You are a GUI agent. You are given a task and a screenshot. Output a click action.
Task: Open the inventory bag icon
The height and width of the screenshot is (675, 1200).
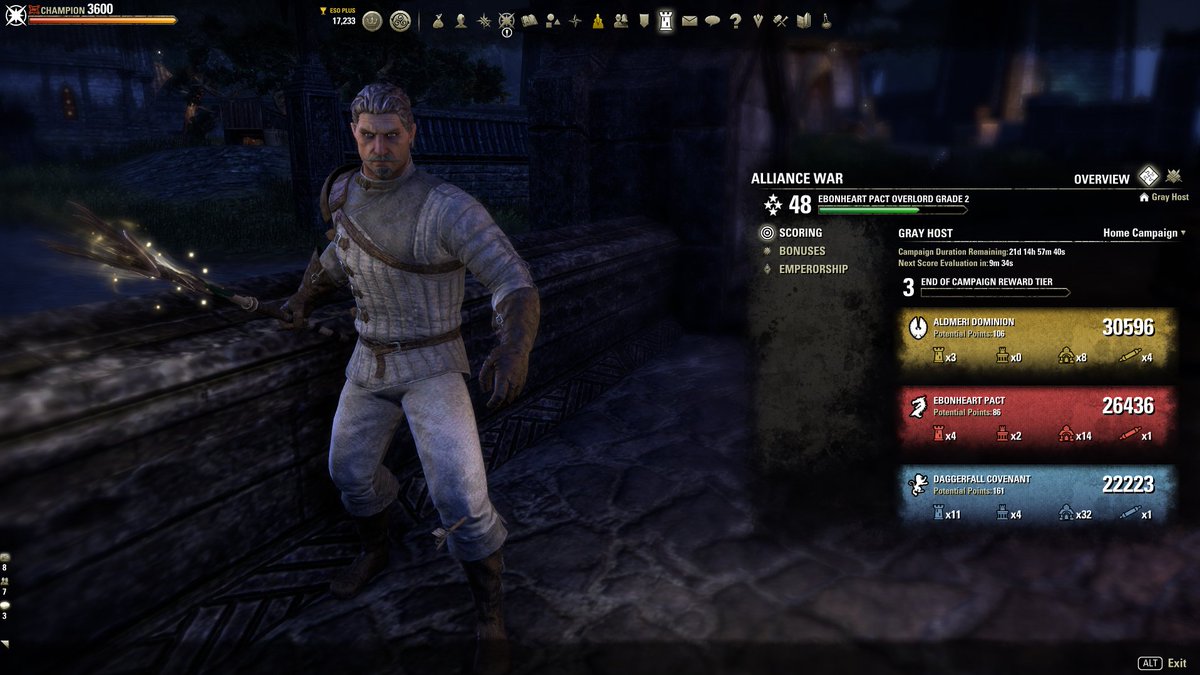(438, 20)
